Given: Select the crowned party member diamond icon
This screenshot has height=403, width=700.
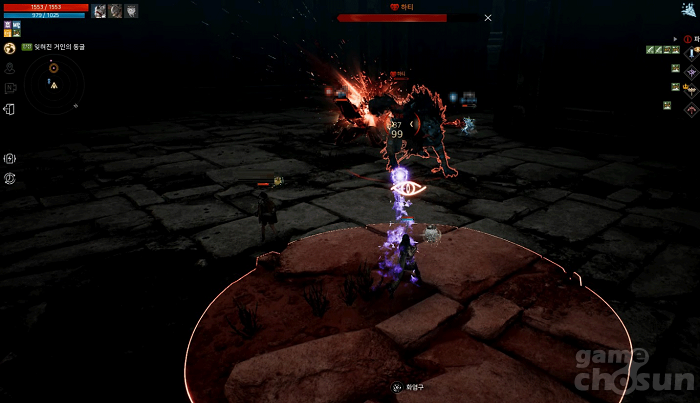Looking at the screenshot, I should coord(691,88).
